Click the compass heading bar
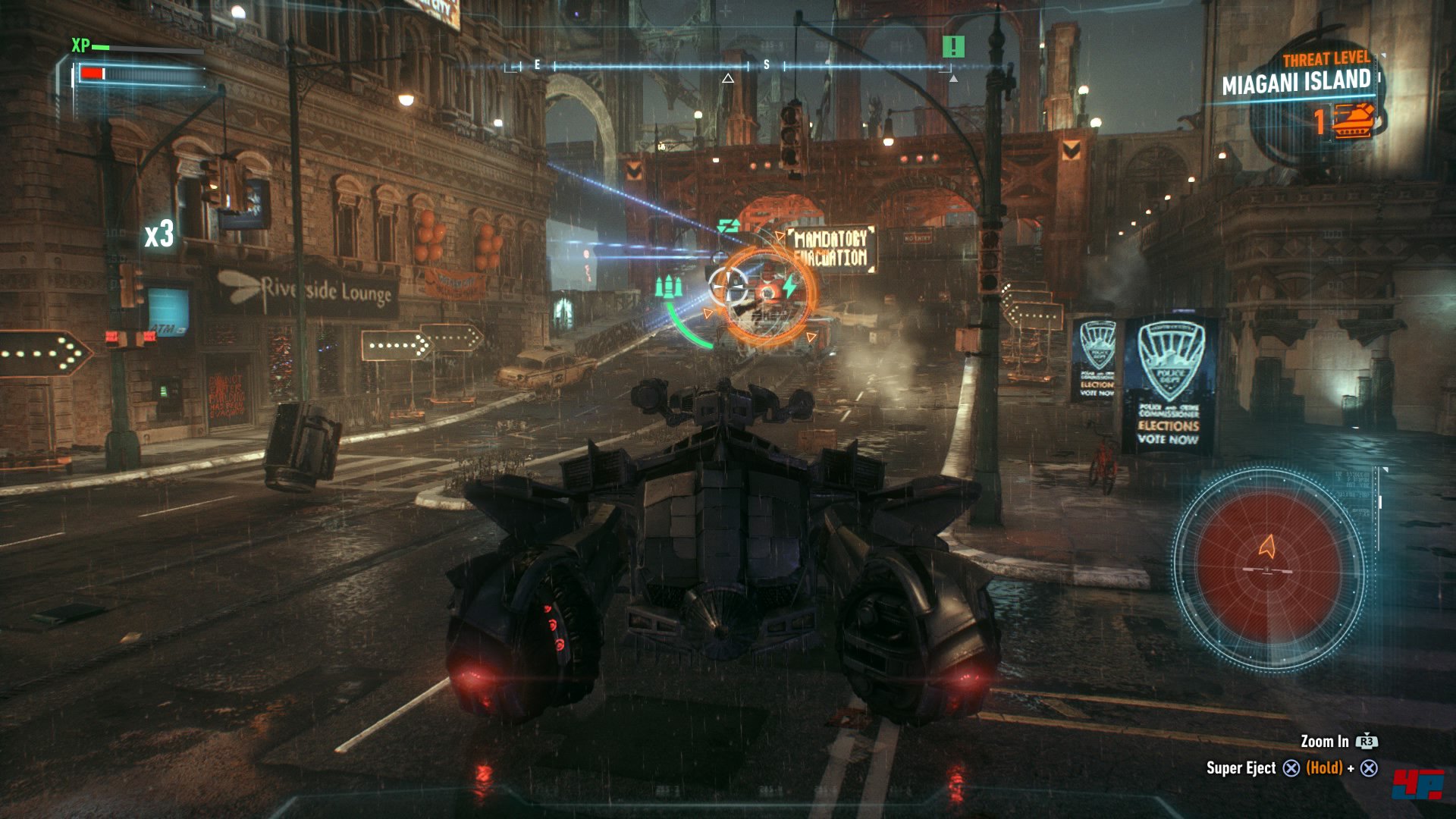 (x=728, y=67)
